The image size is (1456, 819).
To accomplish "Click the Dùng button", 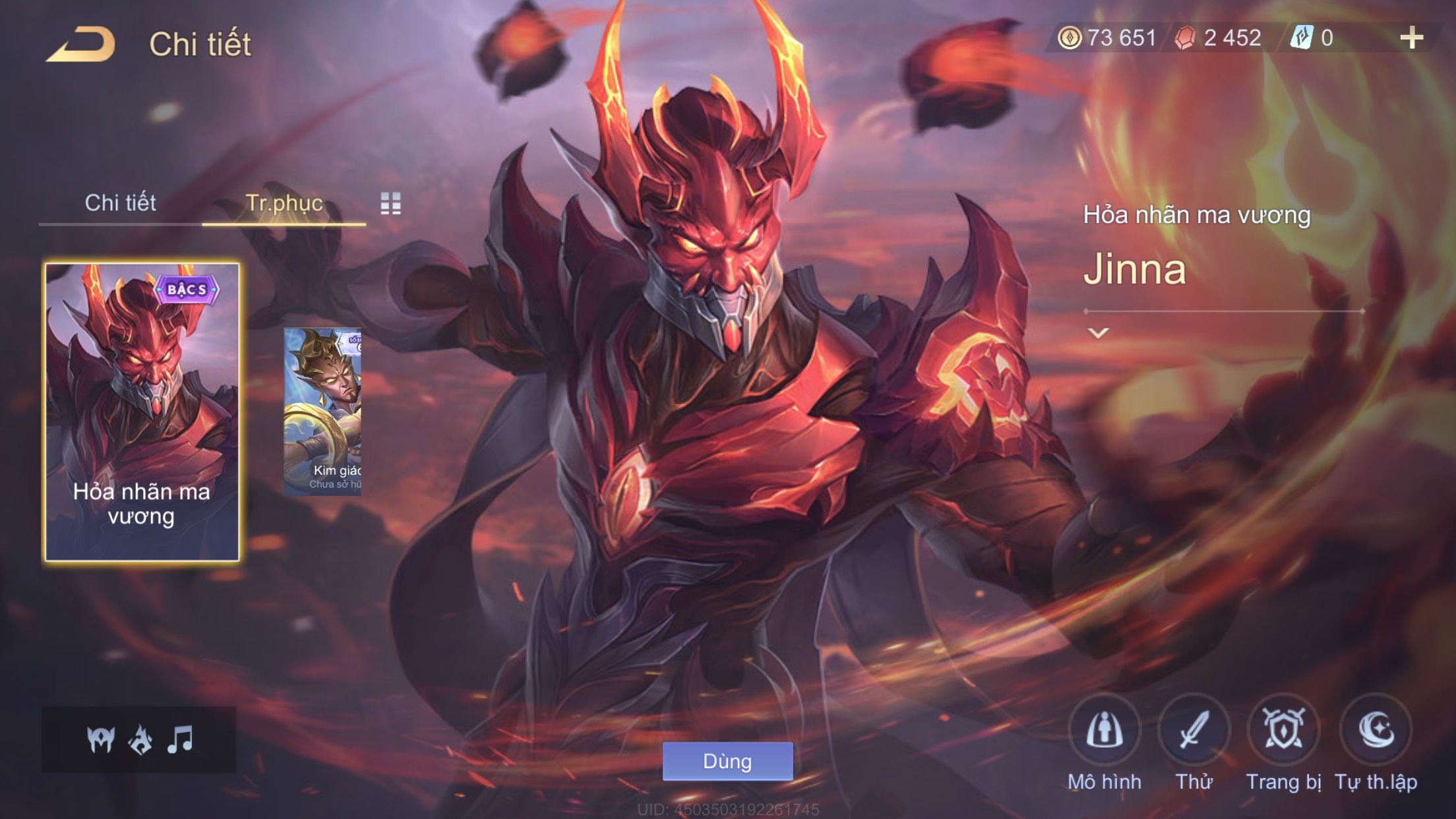I will pos(727,761).
